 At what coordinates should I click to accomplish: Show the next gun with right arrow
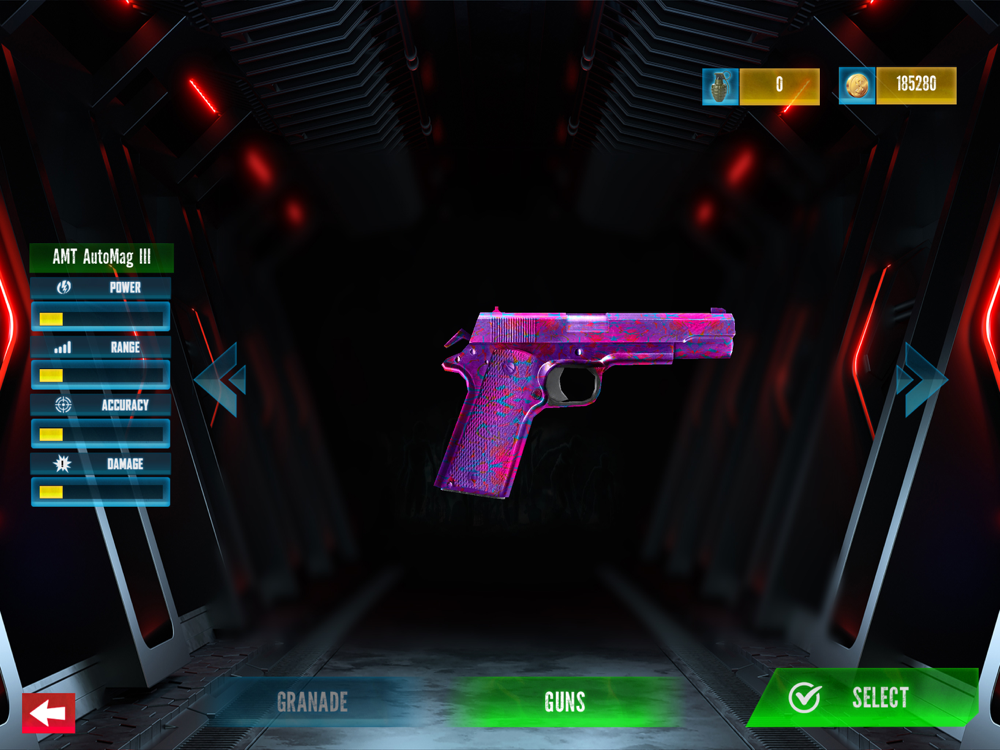[921, 379]
